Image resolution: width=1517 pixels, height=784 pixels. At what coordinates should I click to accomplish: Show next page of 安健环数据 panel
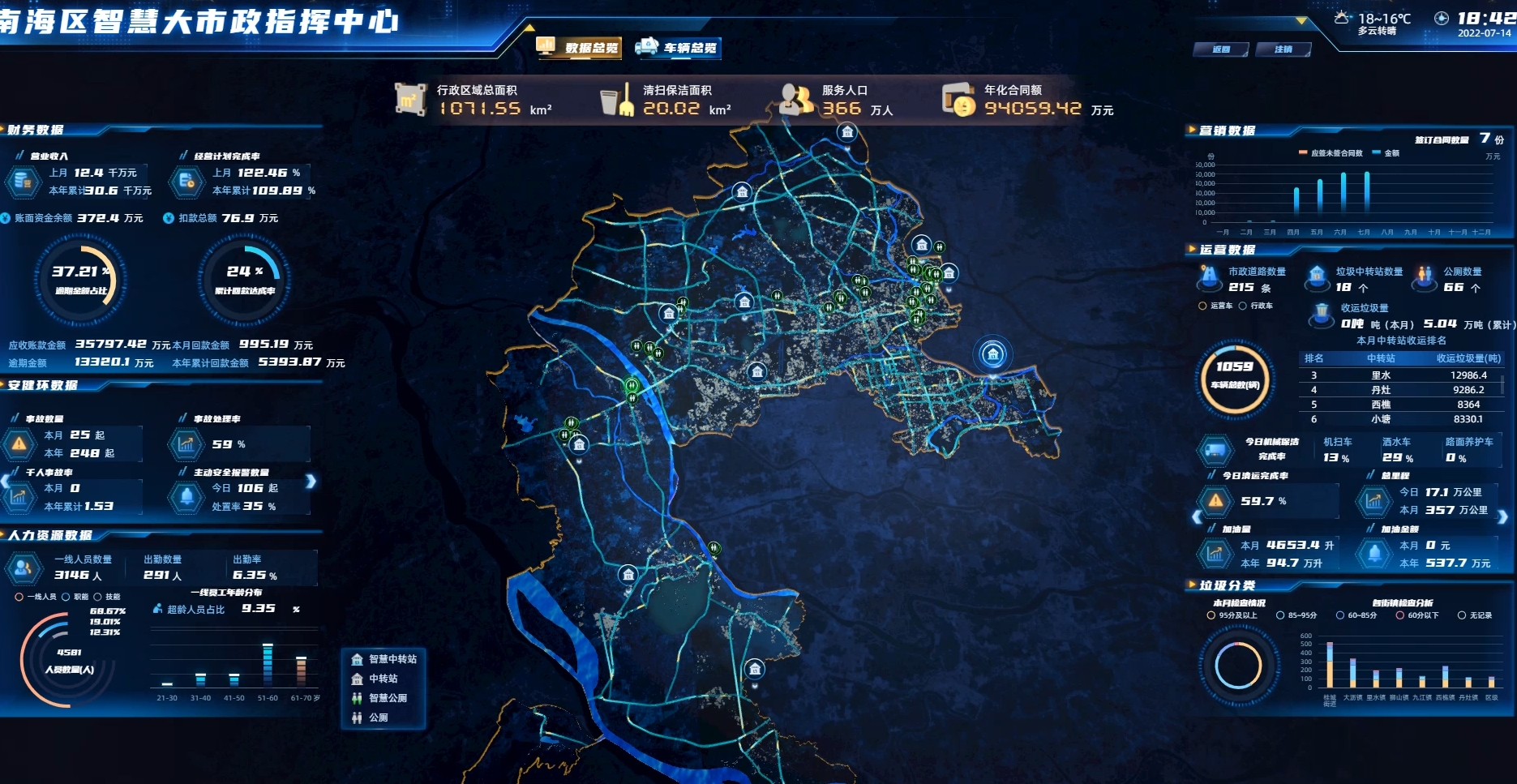311,482
